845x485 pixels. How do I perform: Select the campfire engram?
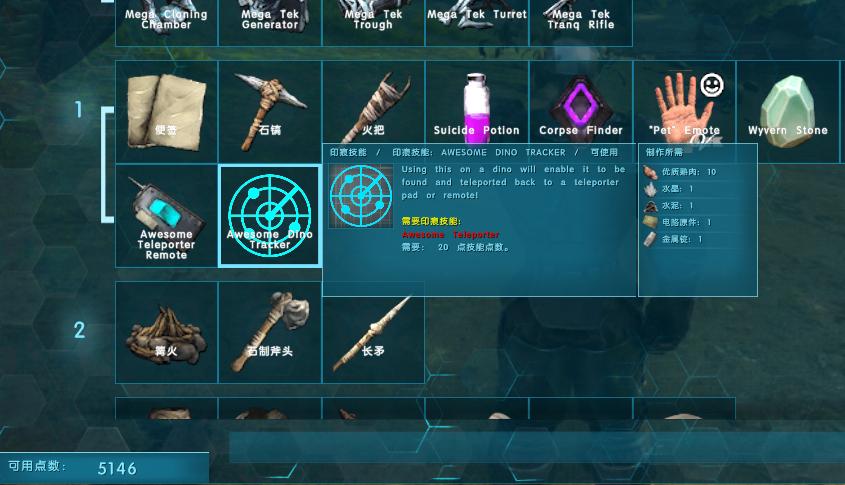(166, 332)
